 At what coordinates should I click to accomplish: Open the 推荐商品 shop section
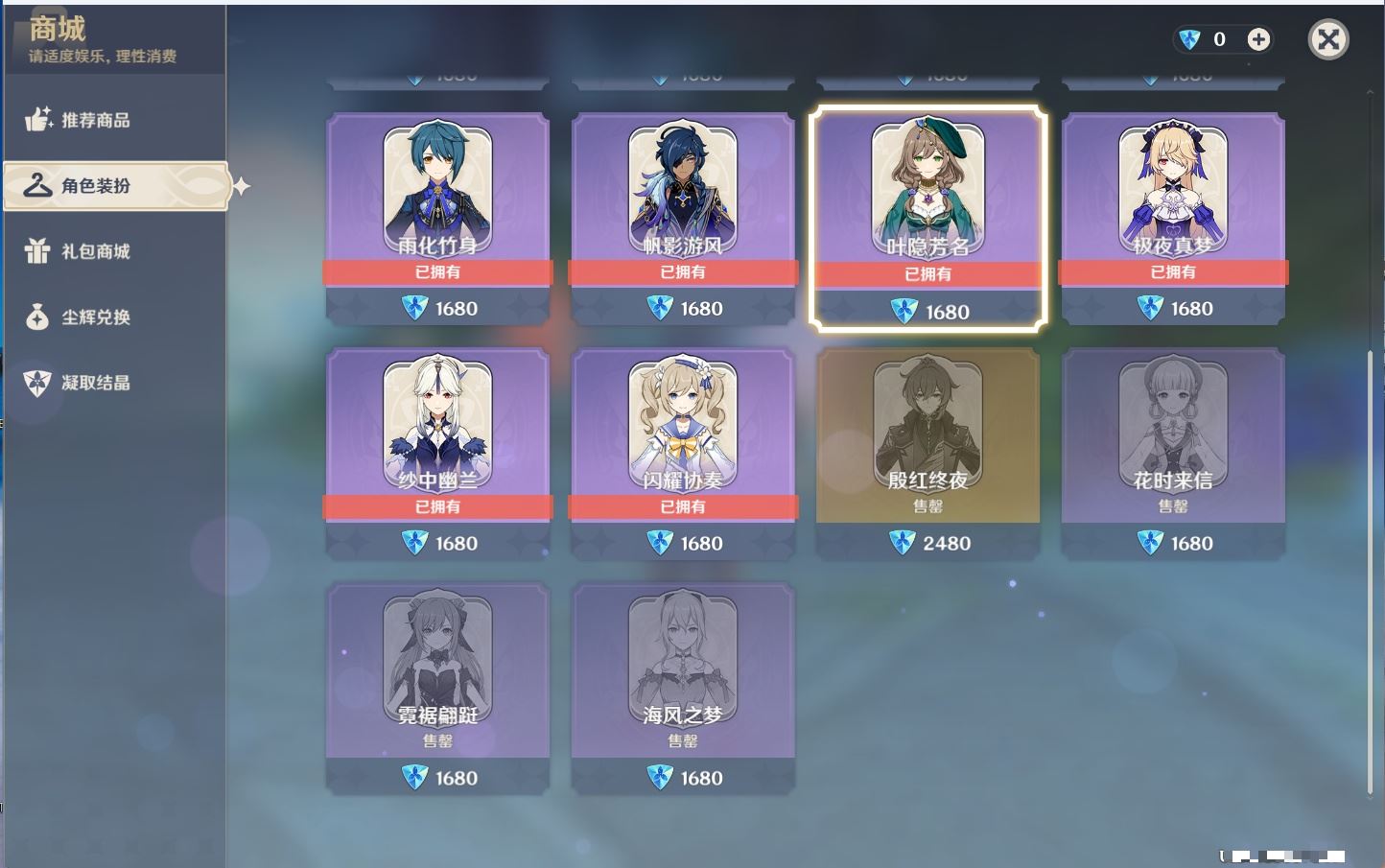click(95, 120)
